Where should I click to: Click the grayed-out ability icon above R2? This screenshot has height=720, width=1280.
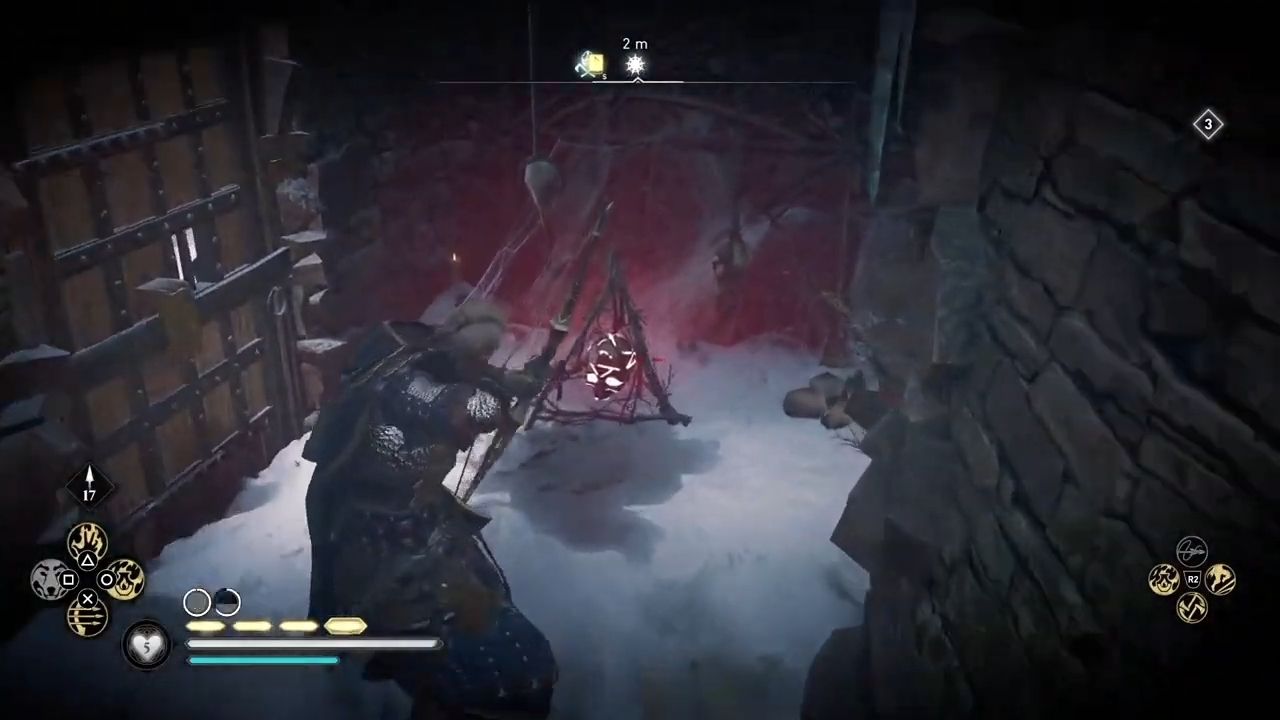point(1192,551)
